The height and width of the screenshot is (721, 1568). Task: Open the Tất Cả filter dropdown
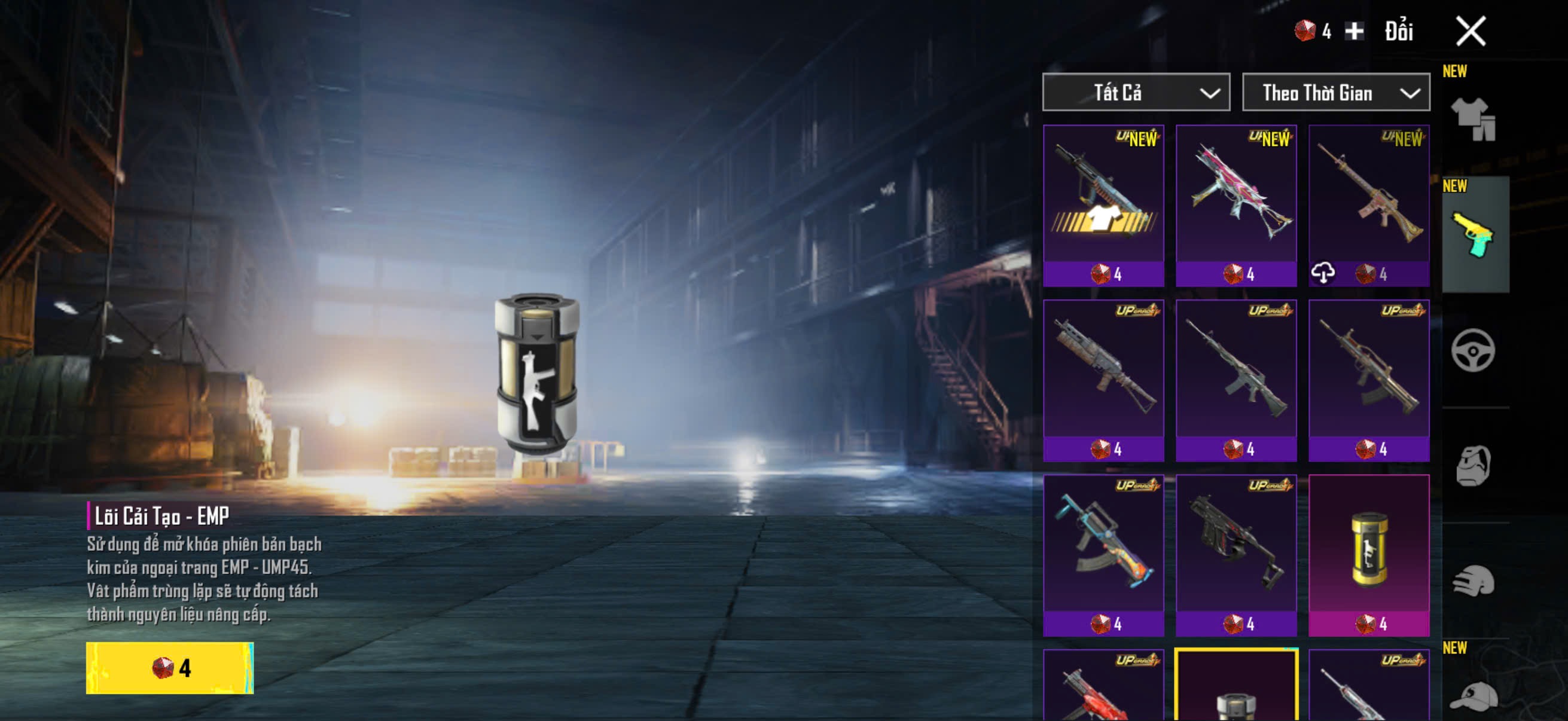pos(1136,93)
